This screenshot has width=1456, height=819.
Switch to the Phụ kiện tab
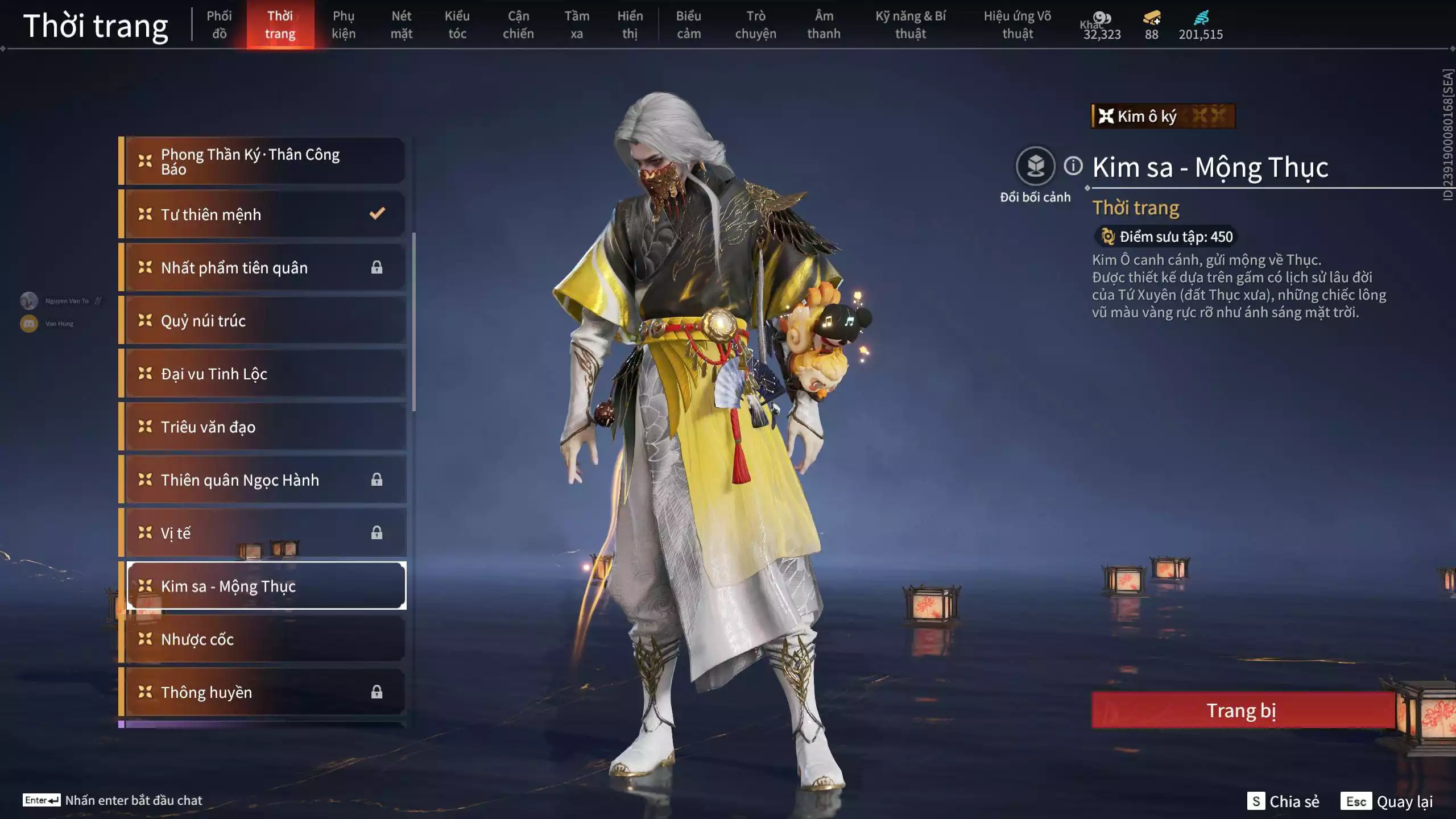pyautogui.click(x=344, y=24)
